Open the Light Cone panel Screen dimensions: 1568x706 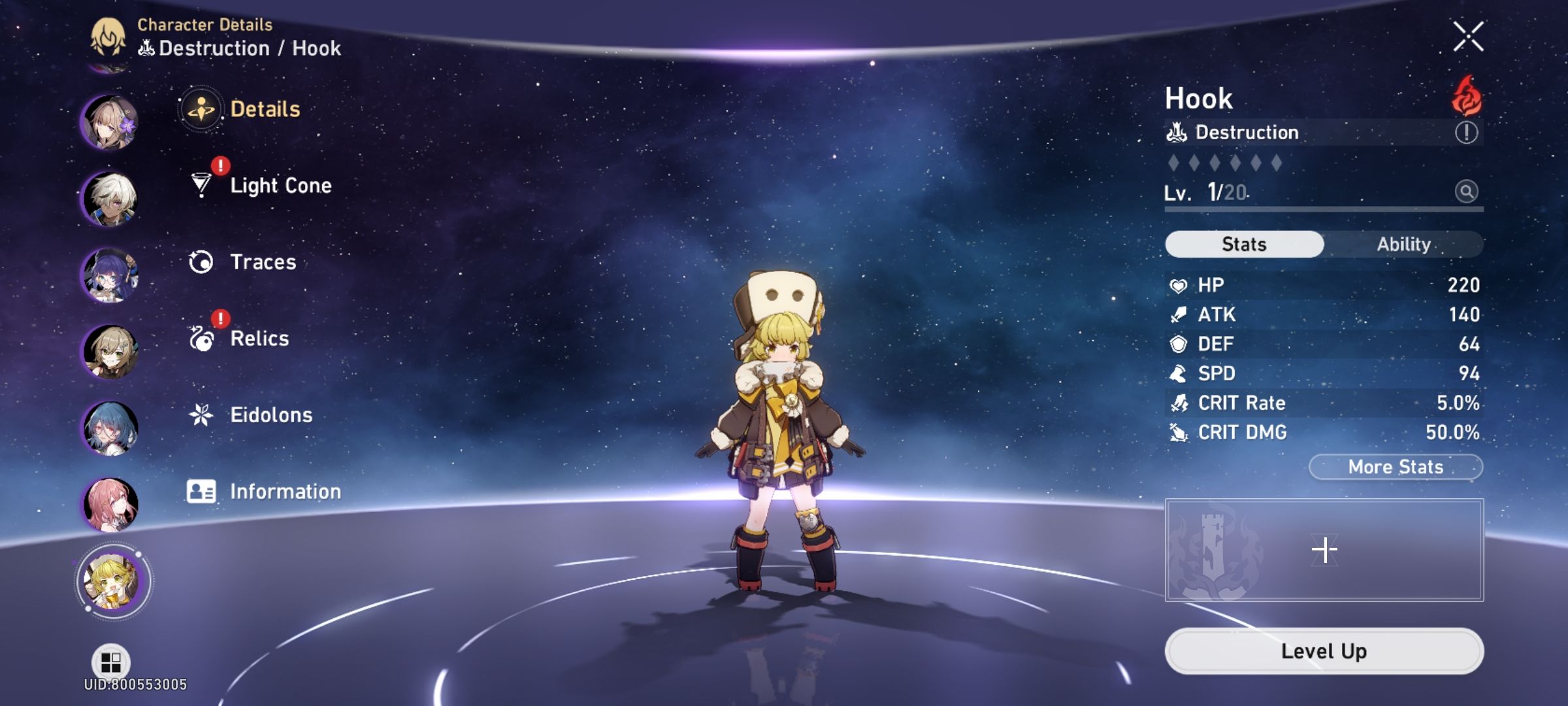click(x=280, y=185)
